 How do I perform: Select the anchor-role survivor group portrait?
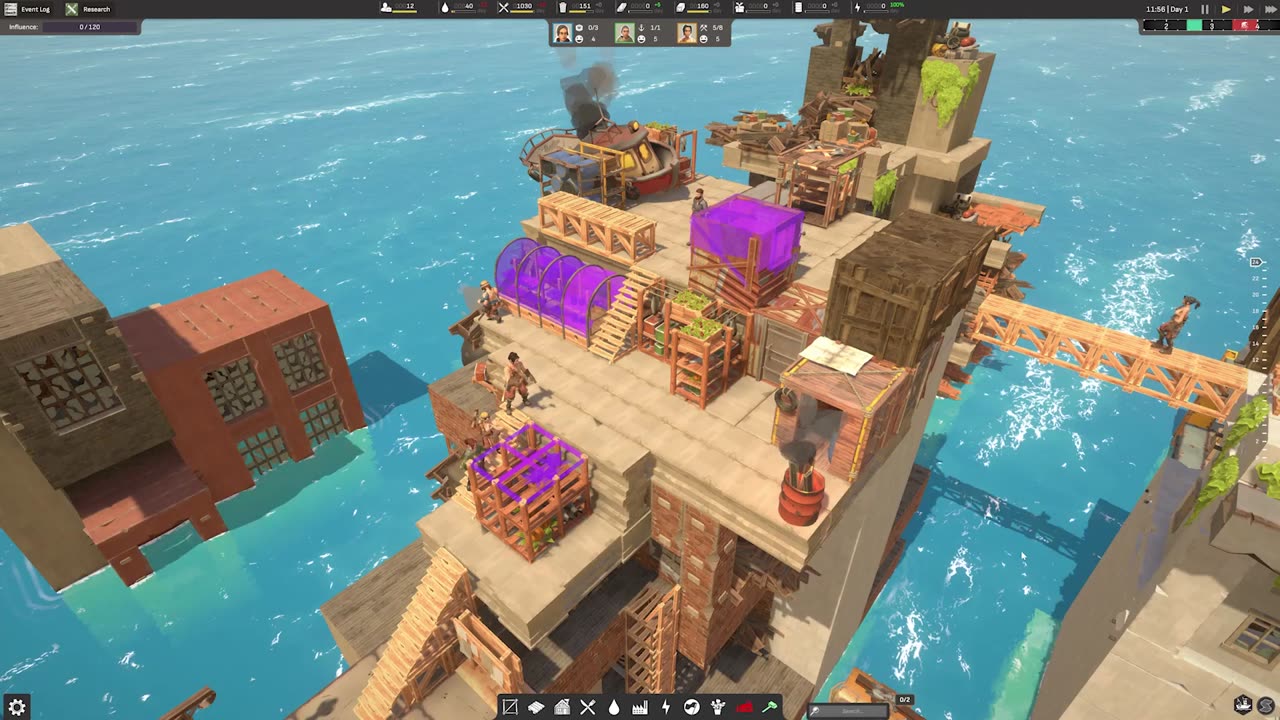tap(625, 33)
